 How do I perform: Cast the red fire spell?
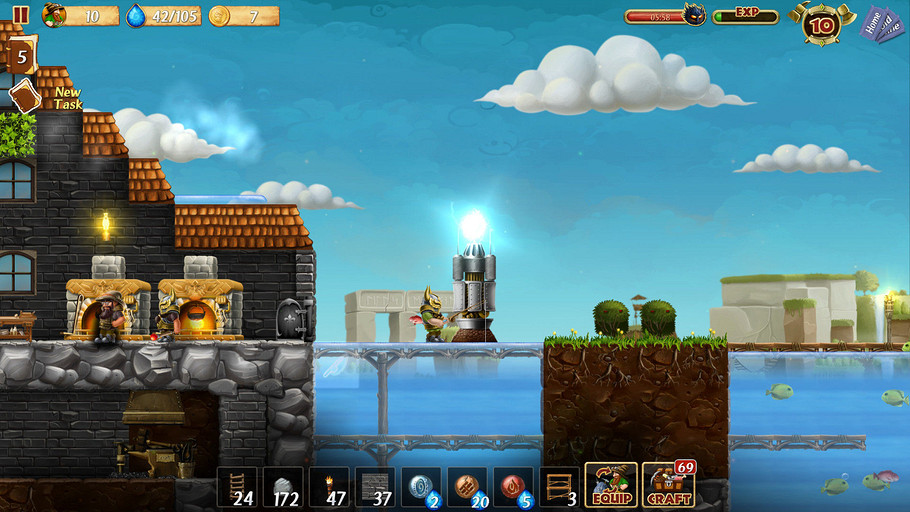click(x=513, y=487)
